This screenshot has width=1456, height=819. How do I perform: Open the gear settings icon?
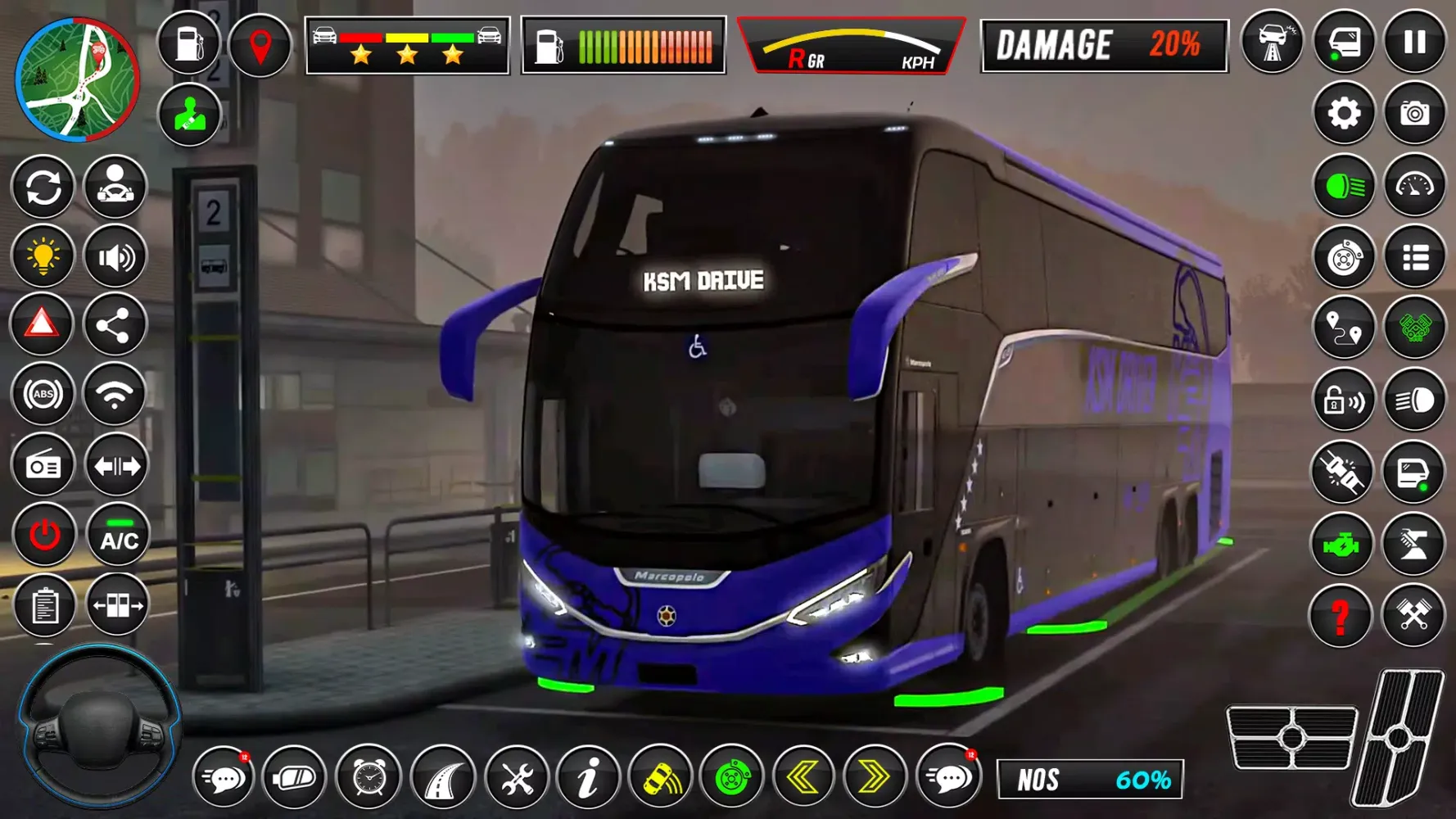1344,114
